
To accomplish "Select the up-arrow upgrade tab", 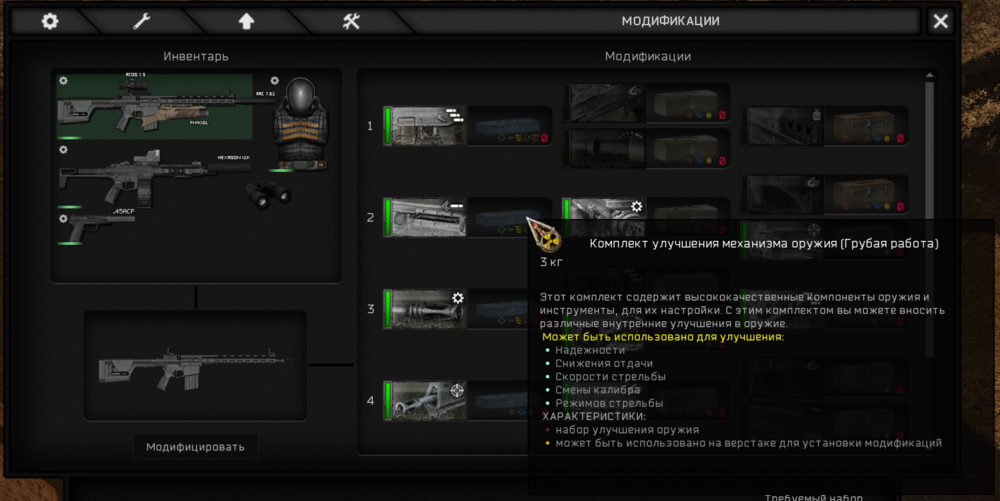I will [246, 21].
